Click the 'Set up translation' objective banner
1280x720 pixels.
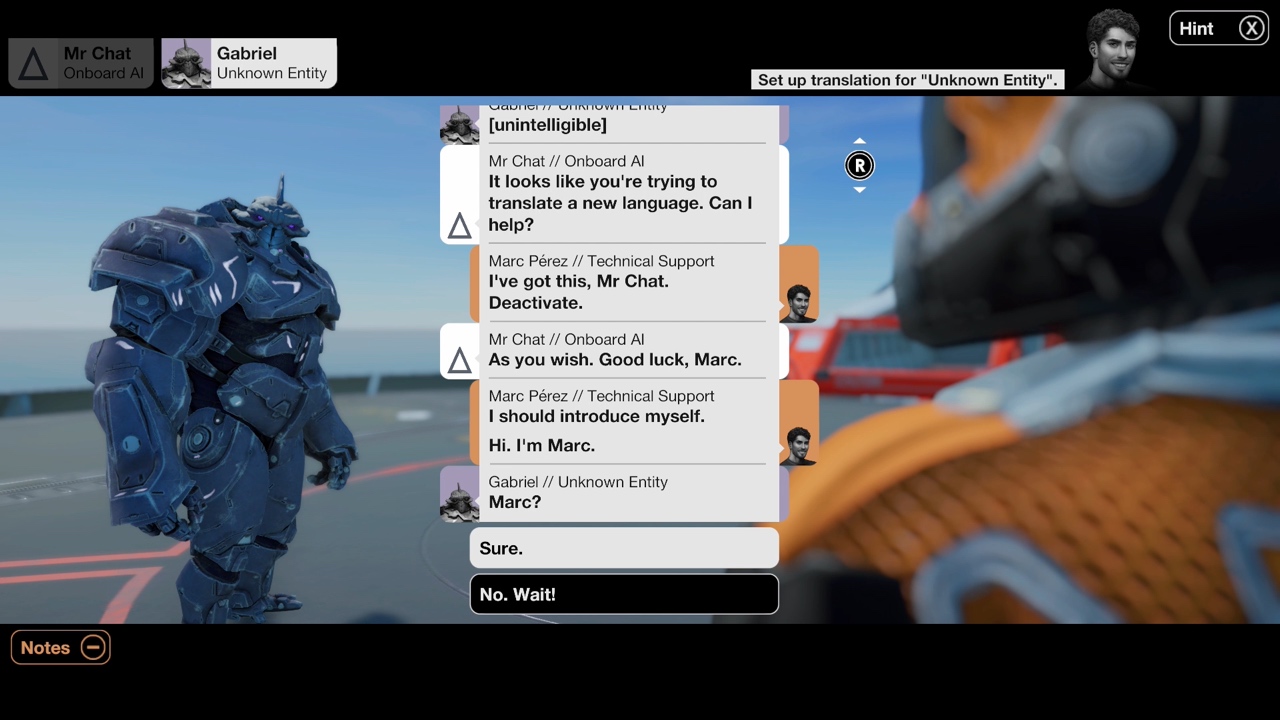pos(906,79)
